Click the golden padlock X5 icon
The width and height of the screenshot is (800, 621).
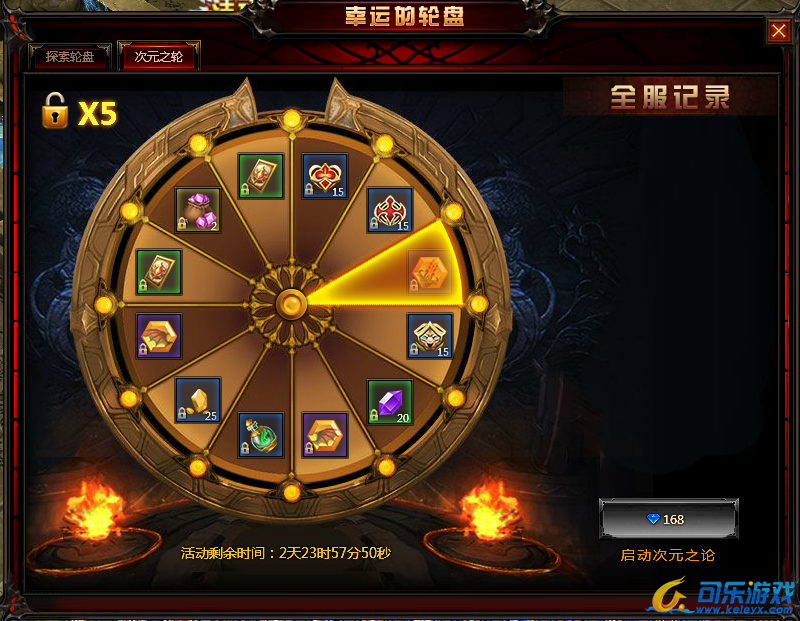pyautogui.click(x=55, y=112)
